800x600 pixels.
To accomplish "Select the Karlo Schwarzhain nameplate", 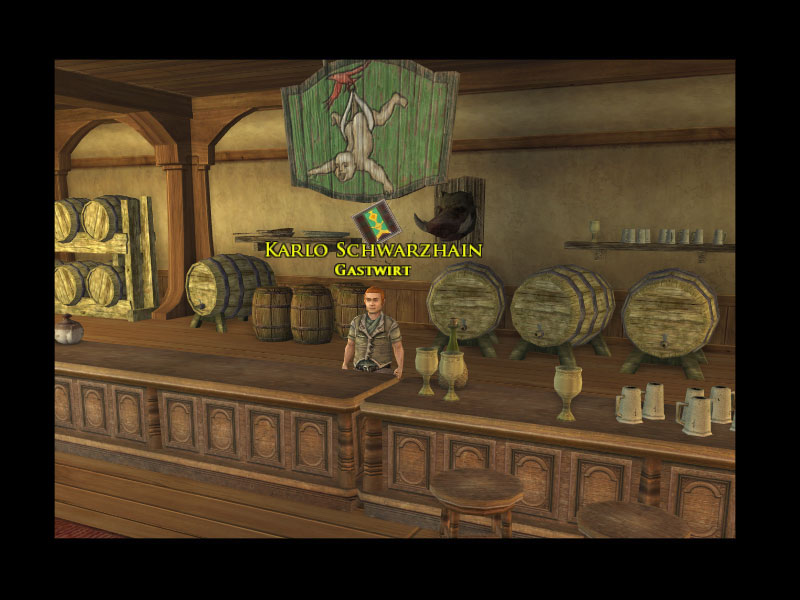I will point(374,249).
